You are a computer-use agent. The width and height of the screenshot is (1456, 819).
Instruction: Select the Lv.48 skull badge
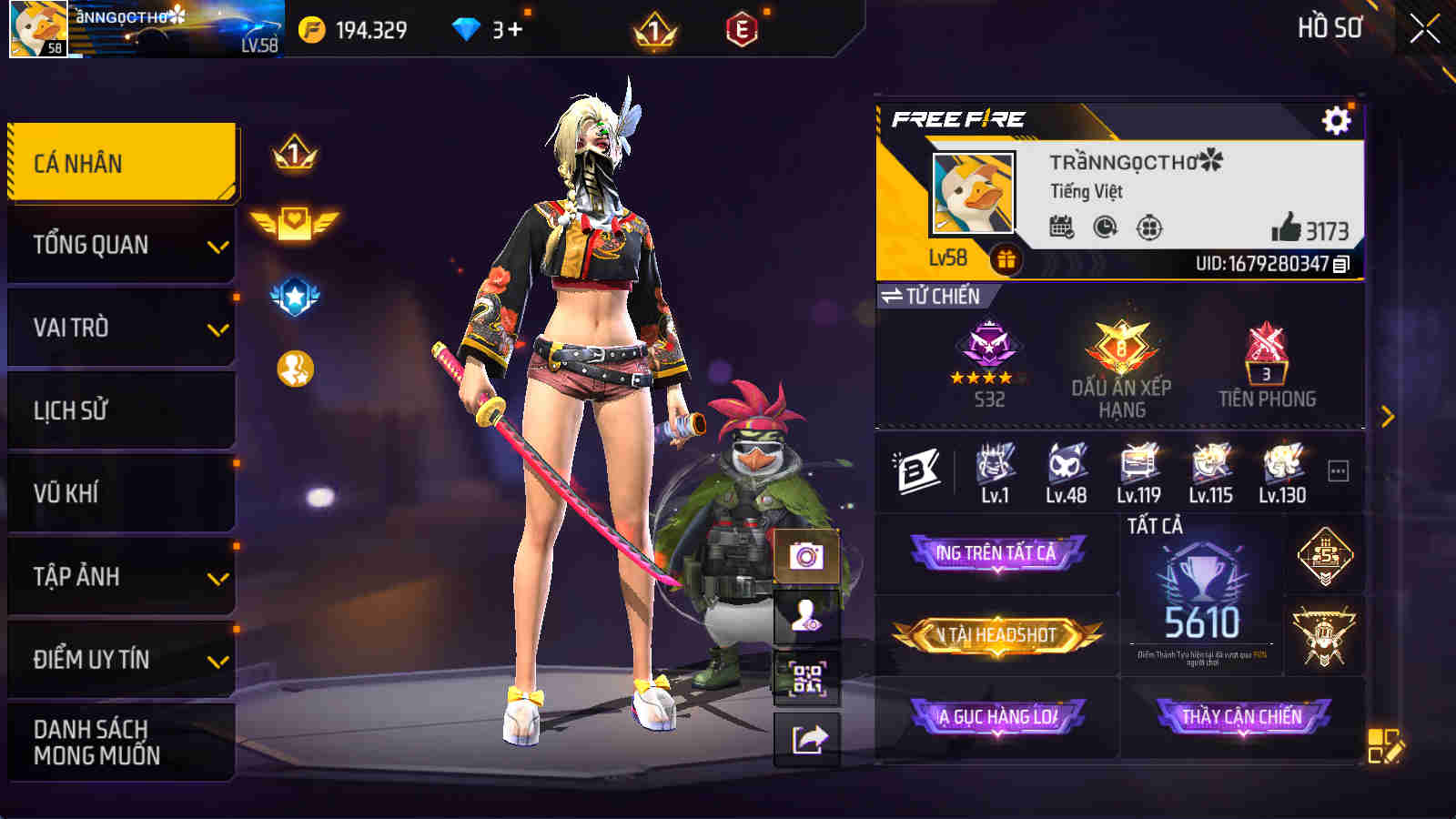point(1065,469)
